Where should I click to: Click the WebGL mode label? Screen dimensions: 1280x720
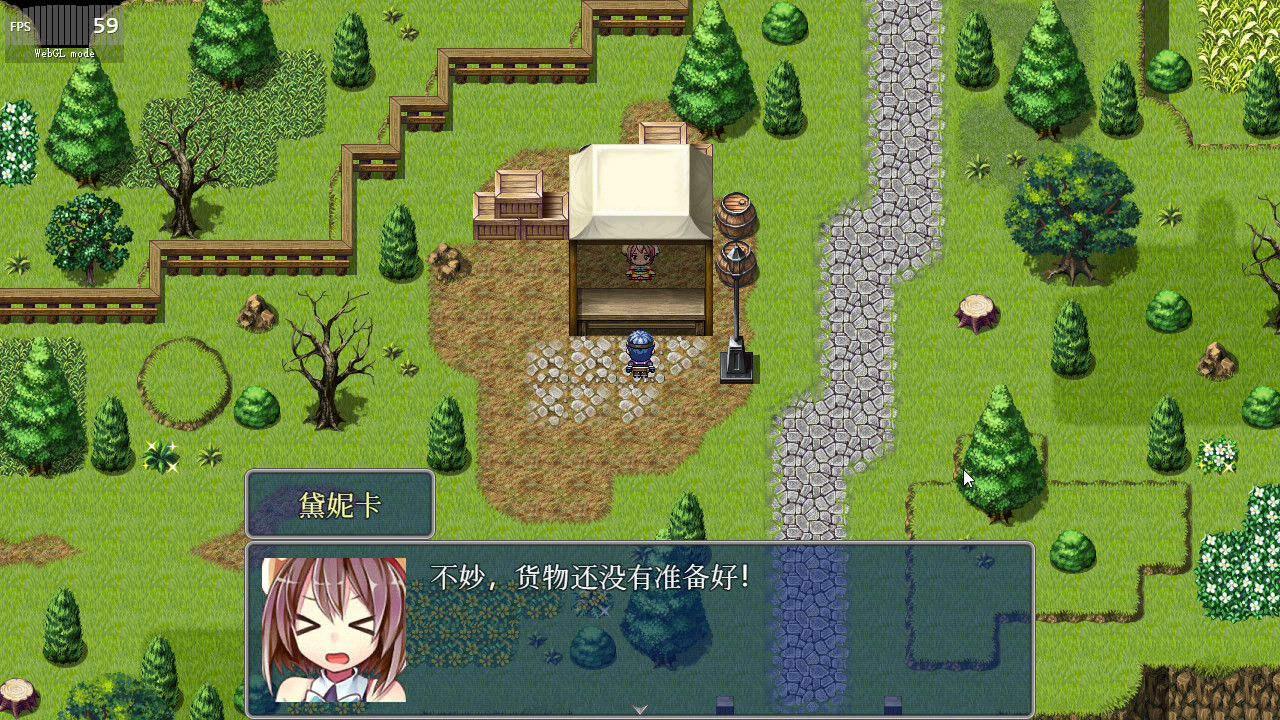pos(65,53)
